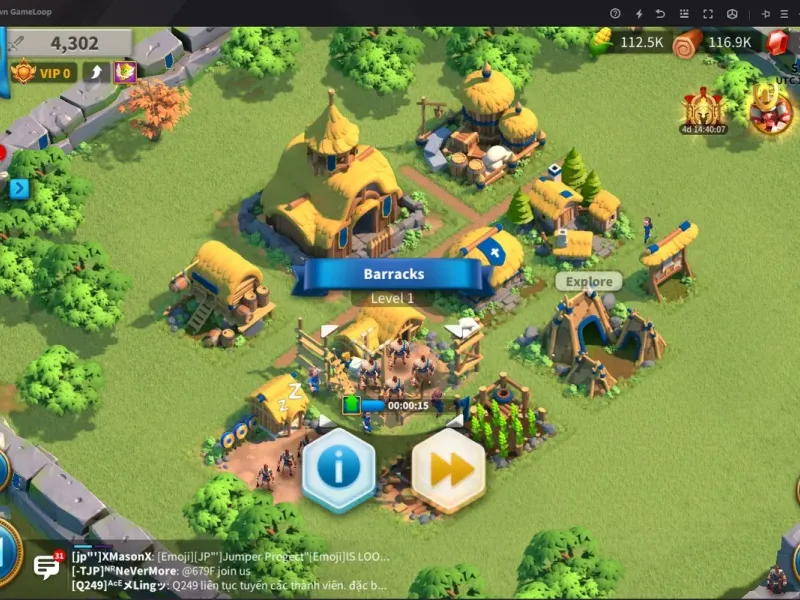The image size is (800, 600).
Task: Click the white upward arrow boost icon
Action: point(96,72)
